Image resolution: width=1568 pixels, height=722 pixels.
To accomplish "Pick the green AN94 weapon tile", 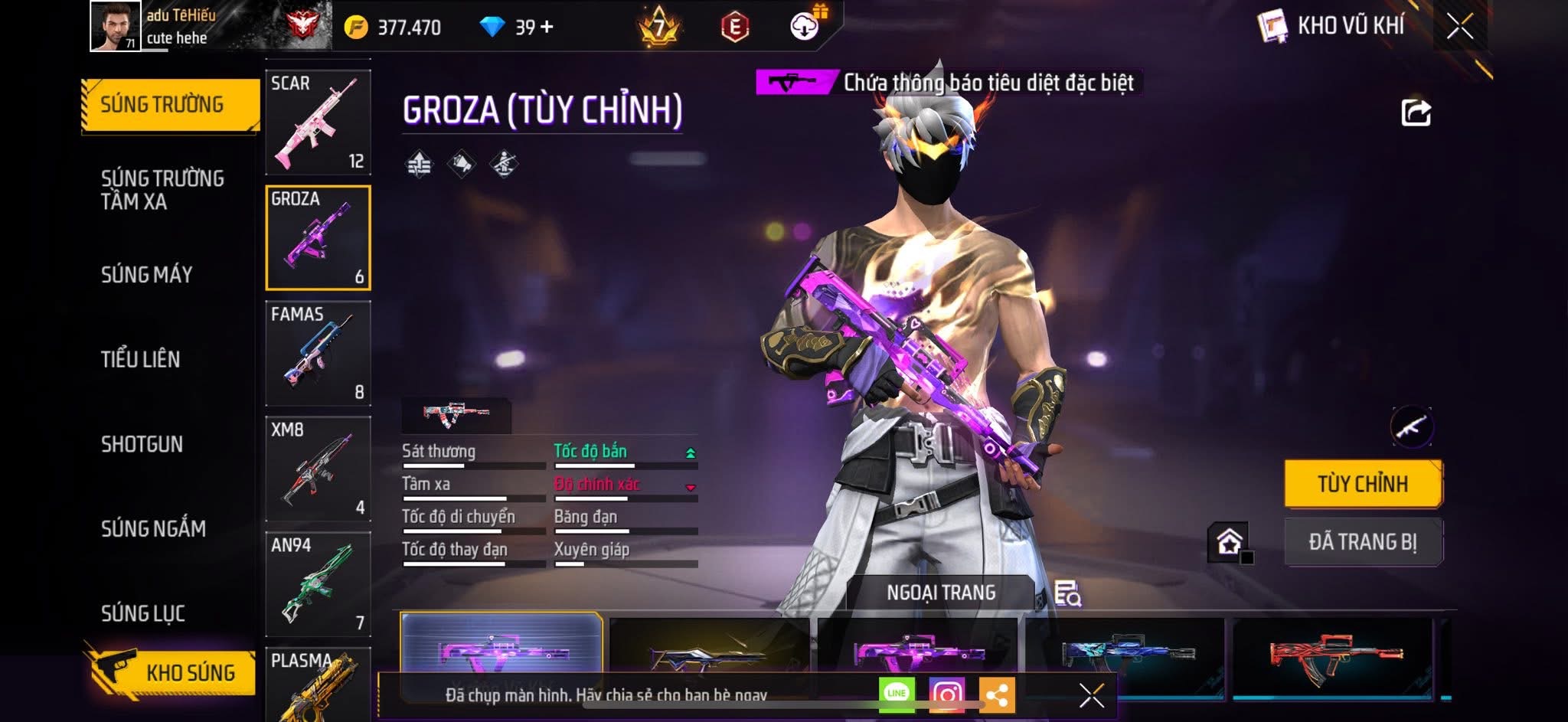I will [x=318, y=584].
